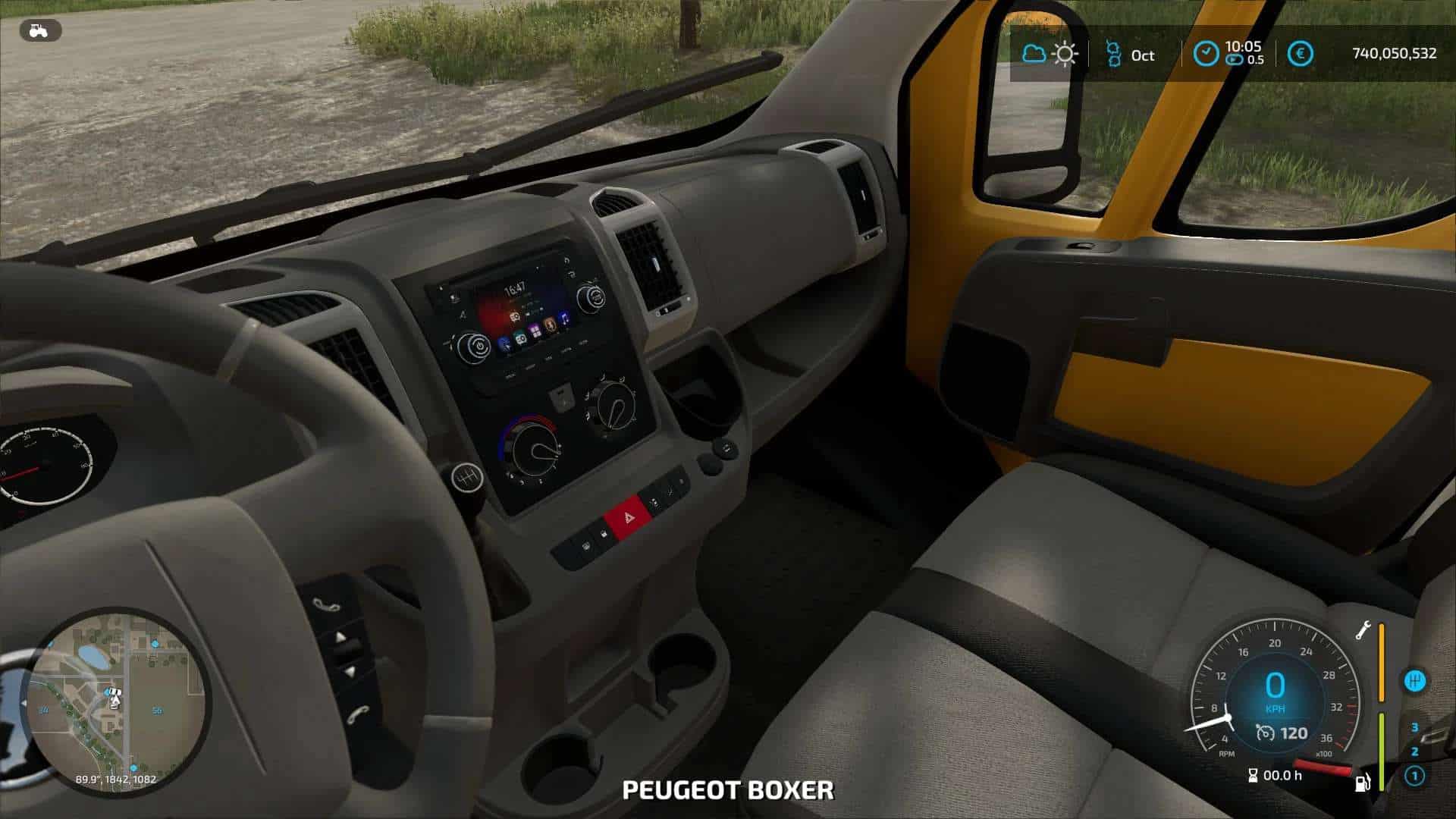Click the circular minimap

(x=116, y=701)
